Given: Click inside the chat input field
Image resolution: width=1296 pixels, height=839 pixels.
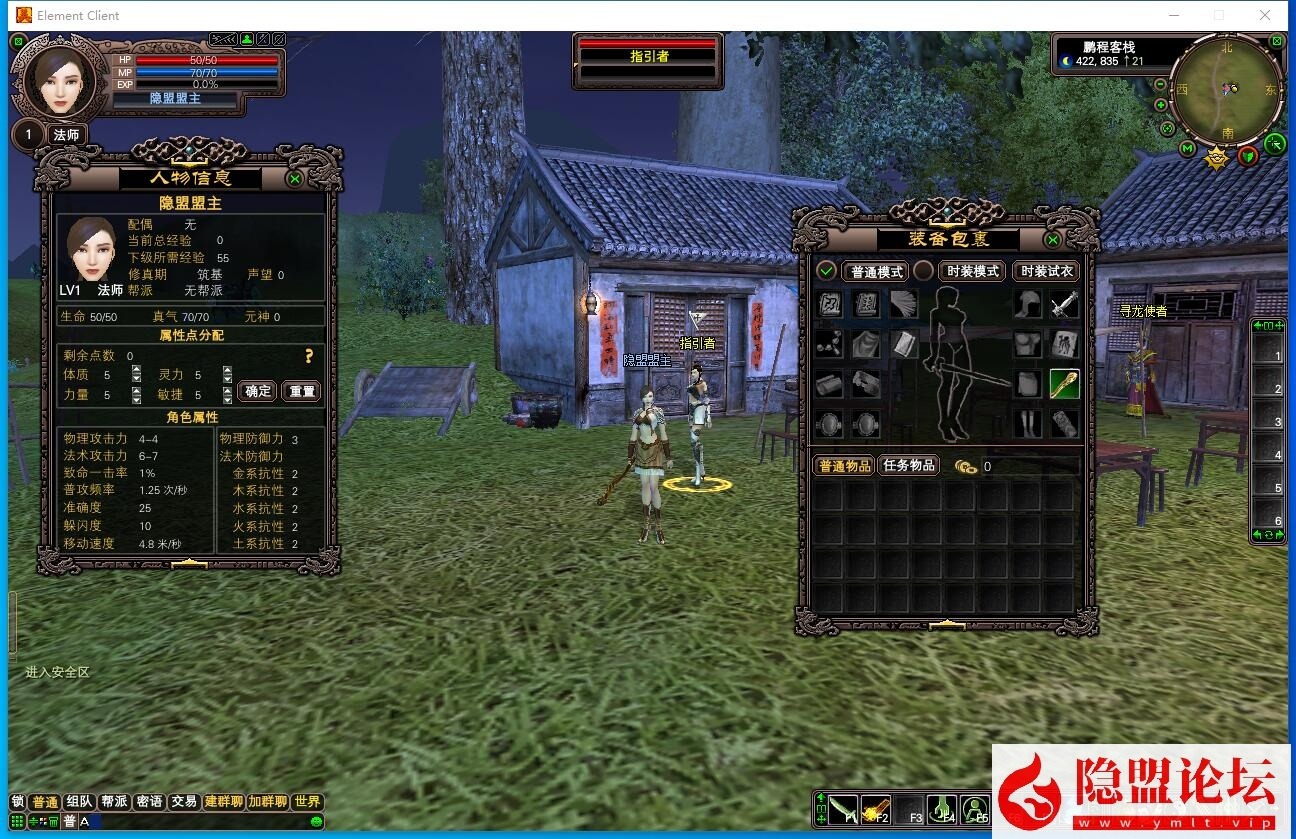Looking at the screenshot, I should (180, 821).
